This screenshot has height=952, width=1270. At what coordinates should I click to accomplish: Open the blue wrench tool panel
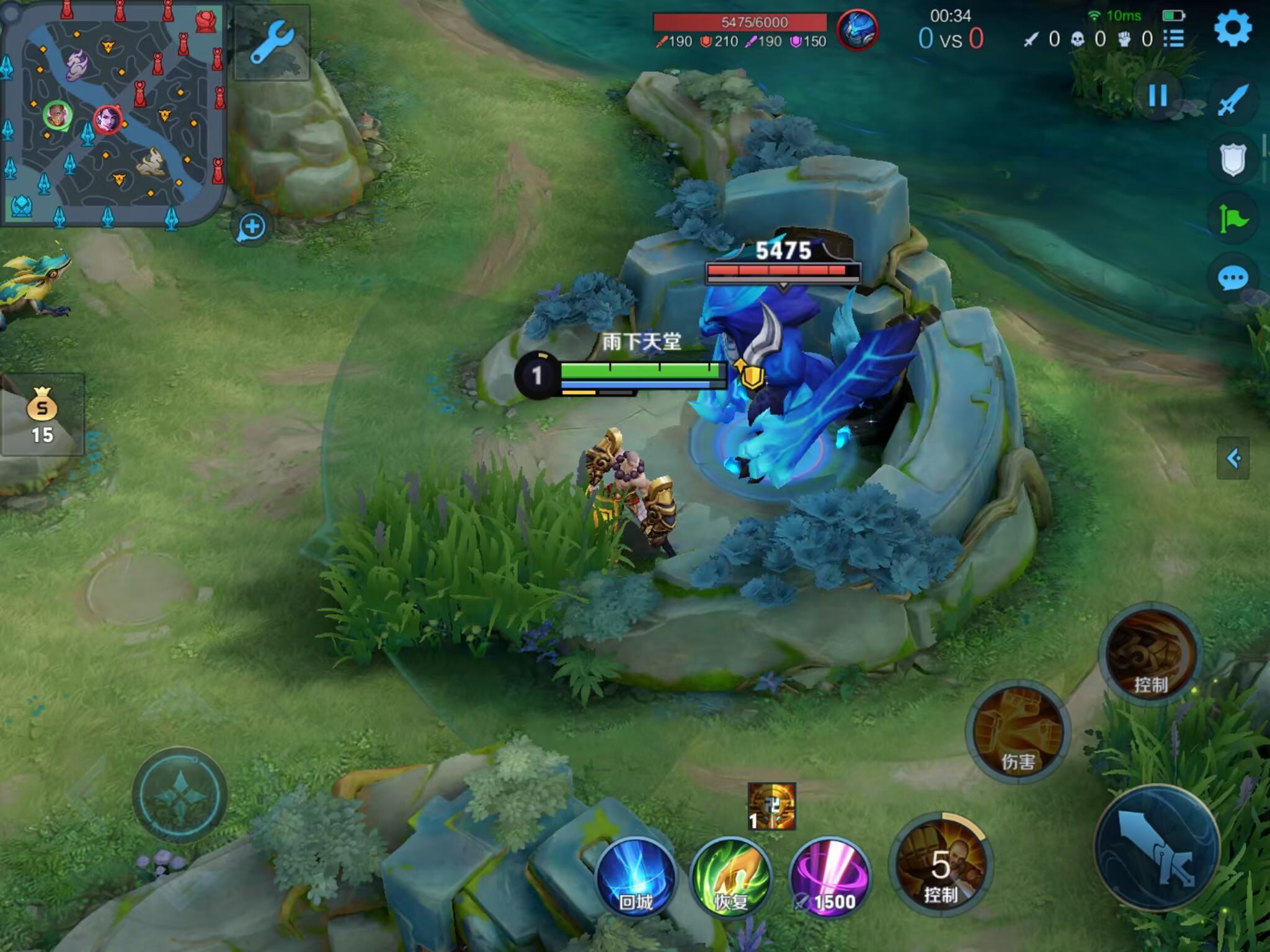272,42
